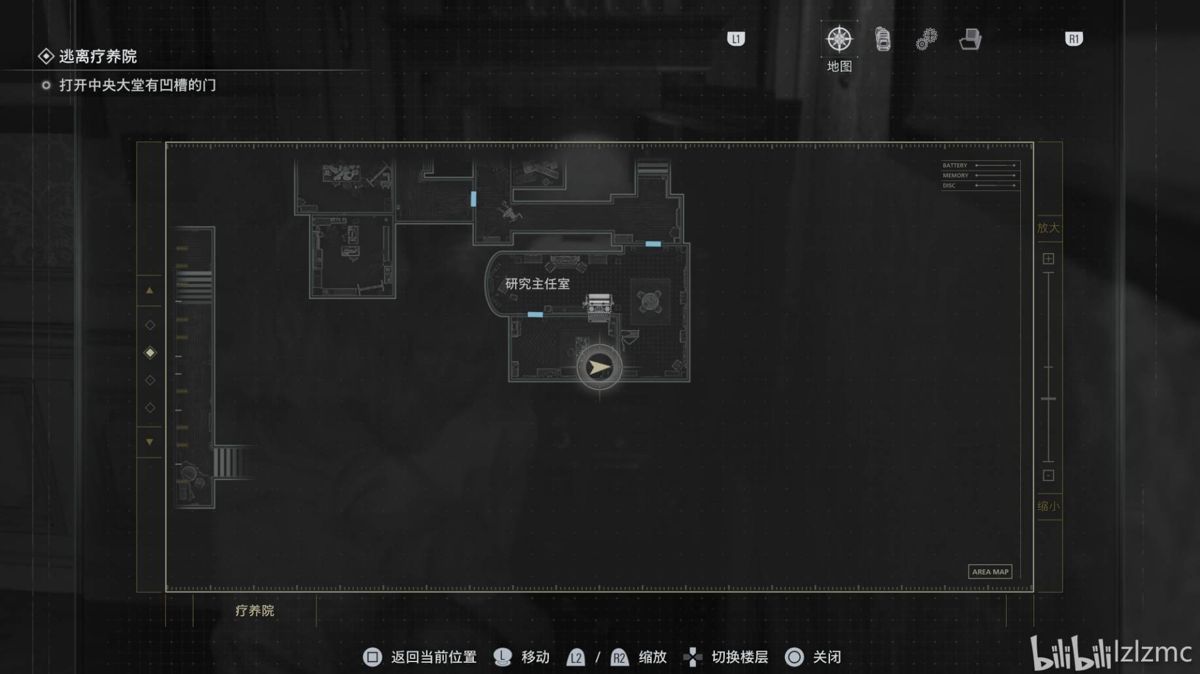The height and width of the screenshot is (674, 1200).
Task: Open the gears tab
Action: click(926, 40)
